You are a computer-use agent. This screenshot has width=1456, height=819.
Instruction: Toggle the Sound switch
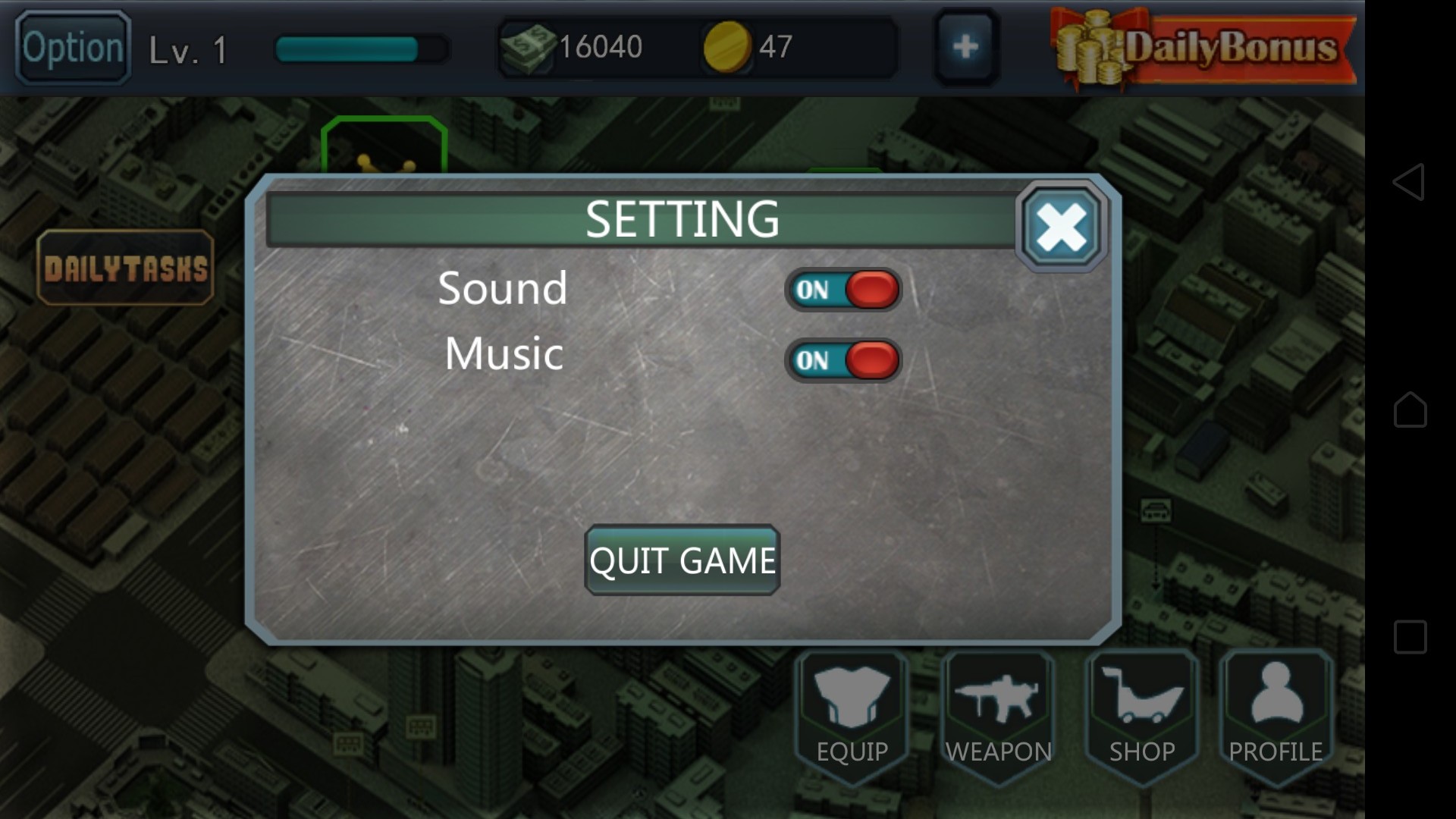[x=843, y=290]
